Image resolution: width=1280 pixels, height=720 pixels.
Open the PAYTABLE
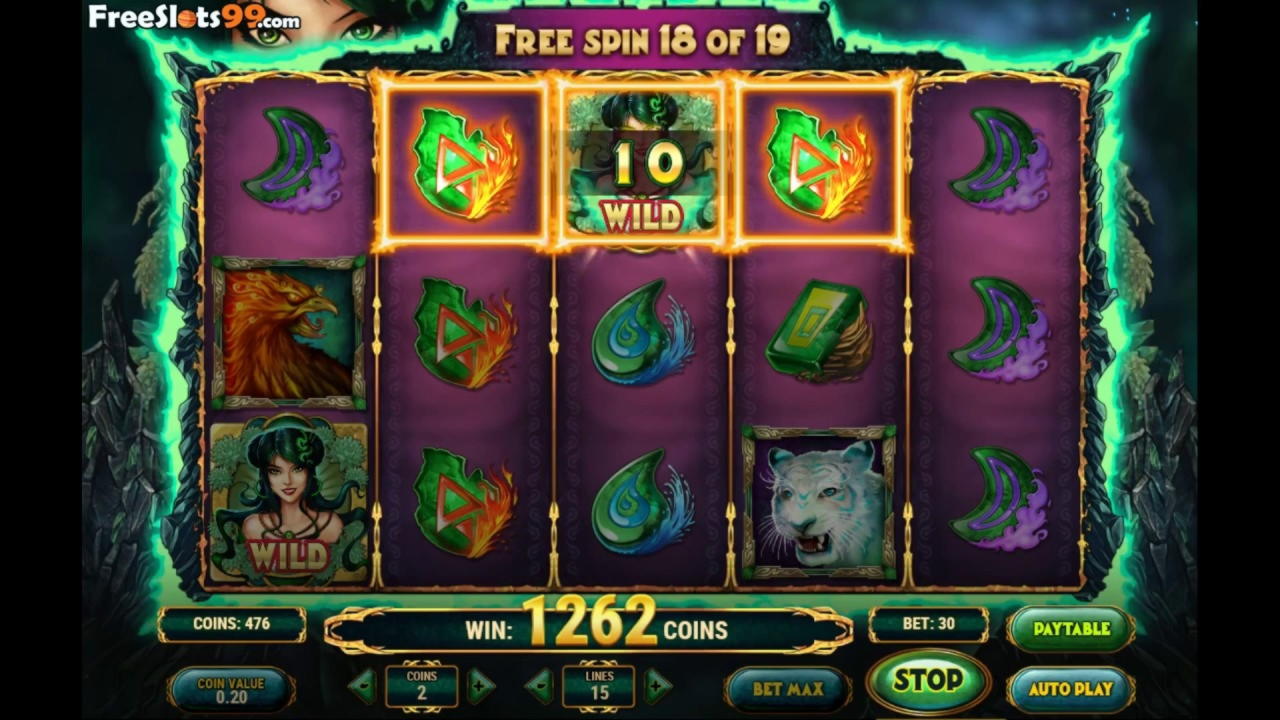tap(1071, 629)
